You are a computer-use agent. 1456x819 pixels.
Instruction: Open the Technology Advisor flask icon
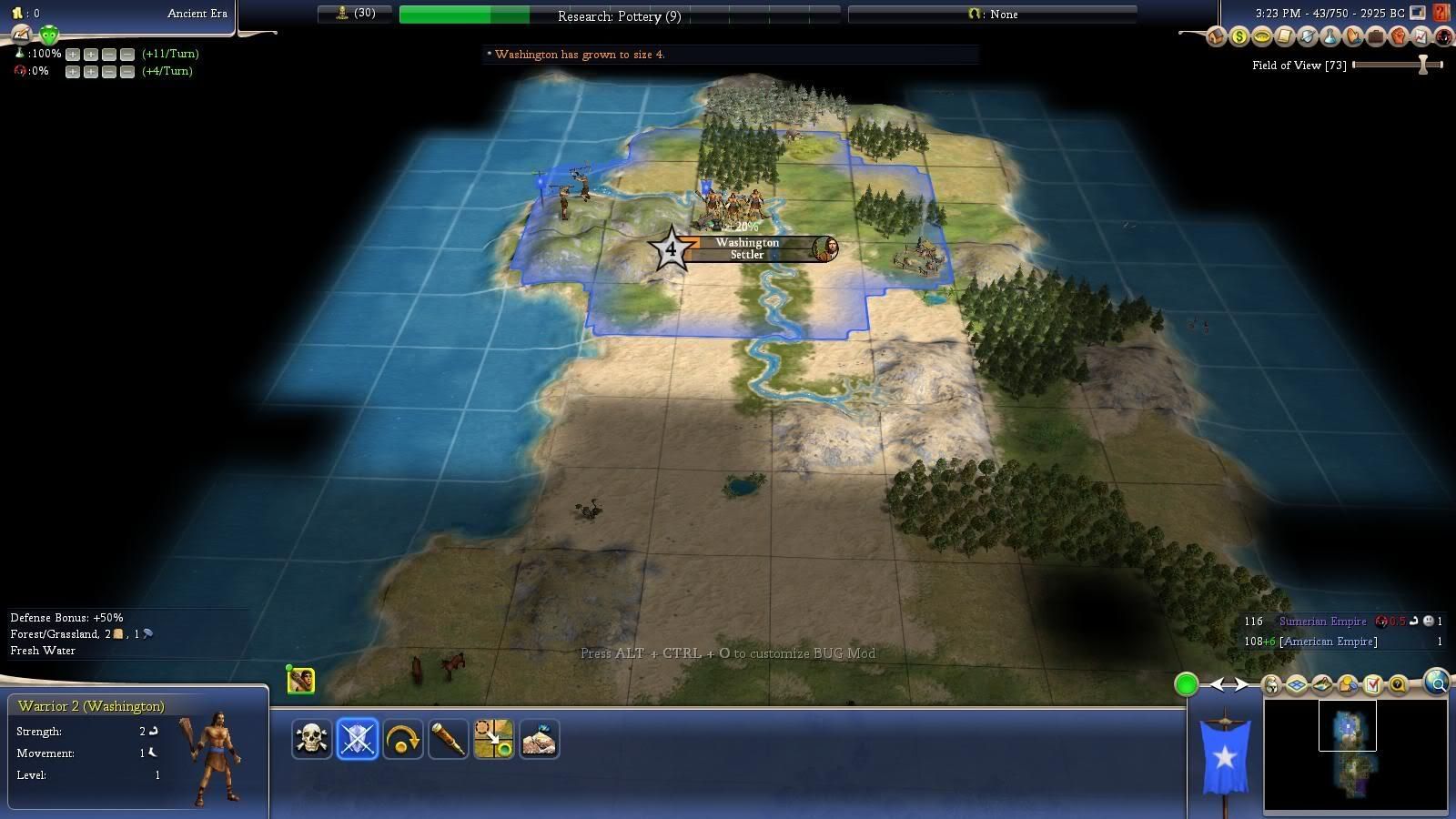(x=1330, y=37)
